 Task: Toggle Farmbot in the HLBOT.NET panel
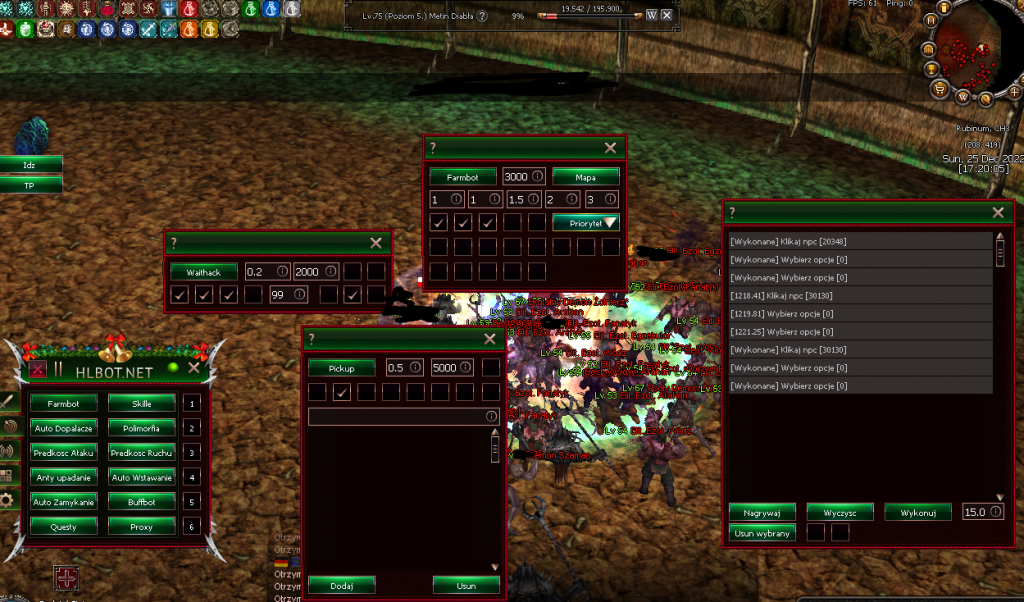tap(64, 404)
